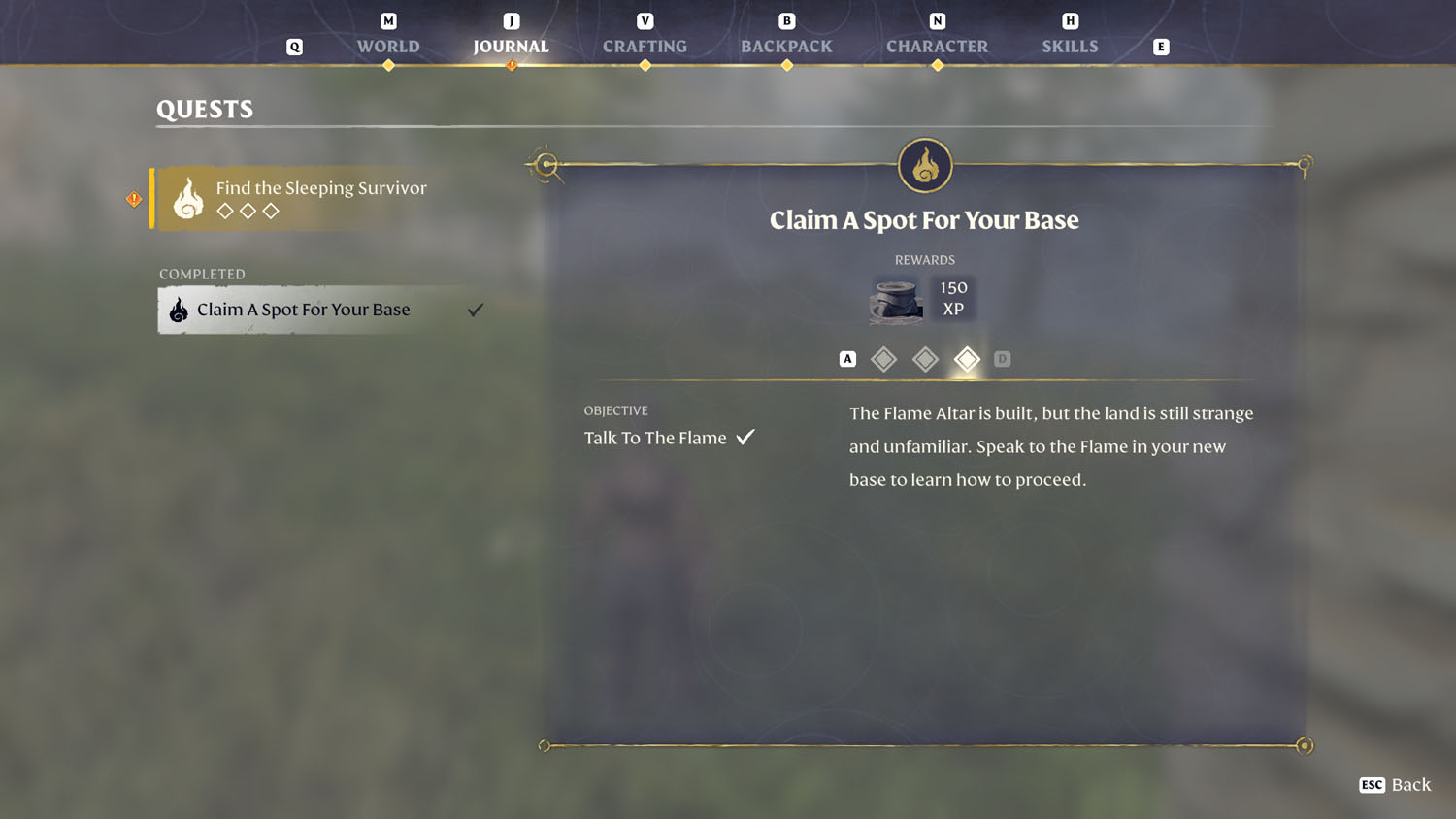Click the Q keybind badge in the top bar

(x=294, y=46)
